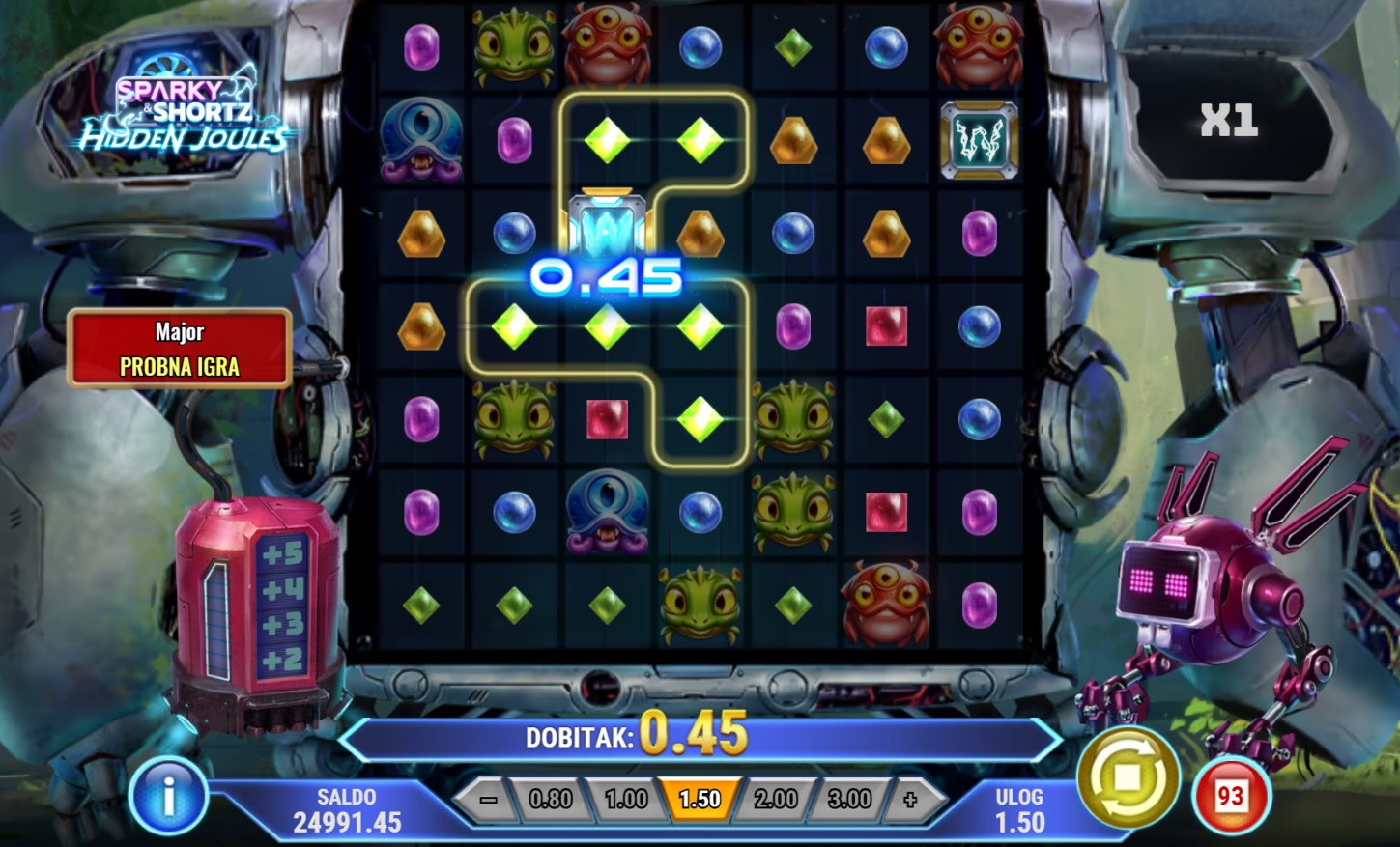Decrease the bet with minus button
This screenshot has width=1400, height=847.
[x=488, y=800]
